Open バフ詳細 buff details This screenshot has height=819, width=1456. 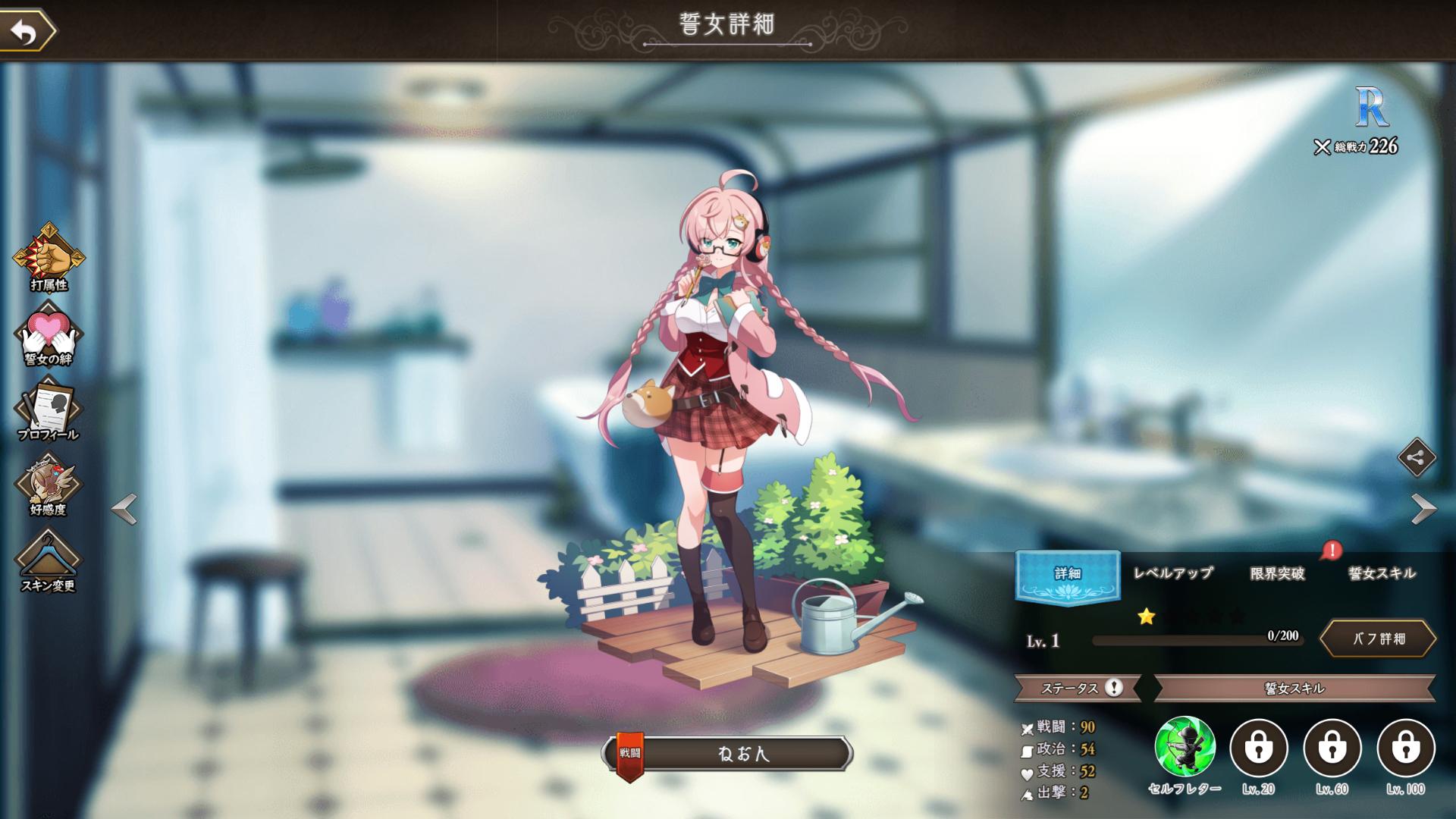click(x=1379, y=639)
